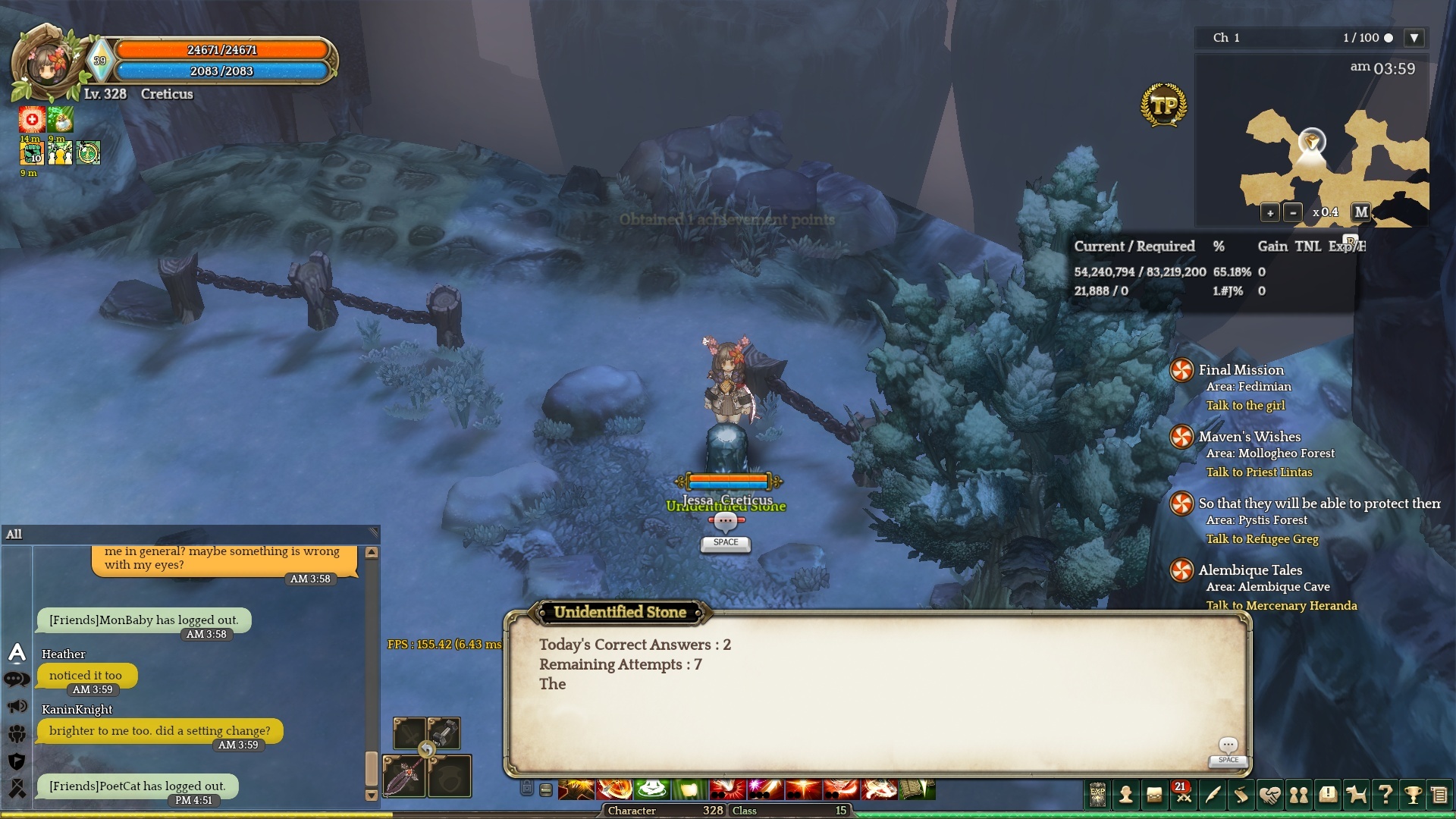Activate the green meditation skill icon
This screenshot has width=1456, height=819.
point(652,789)
